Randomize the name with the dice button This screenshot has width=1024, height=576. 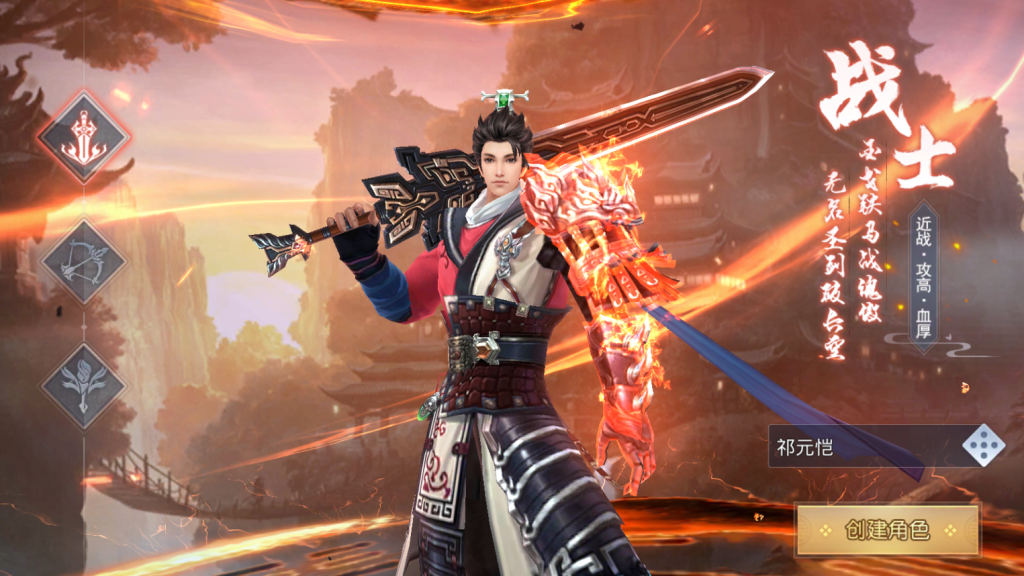(x=983, y=446)
